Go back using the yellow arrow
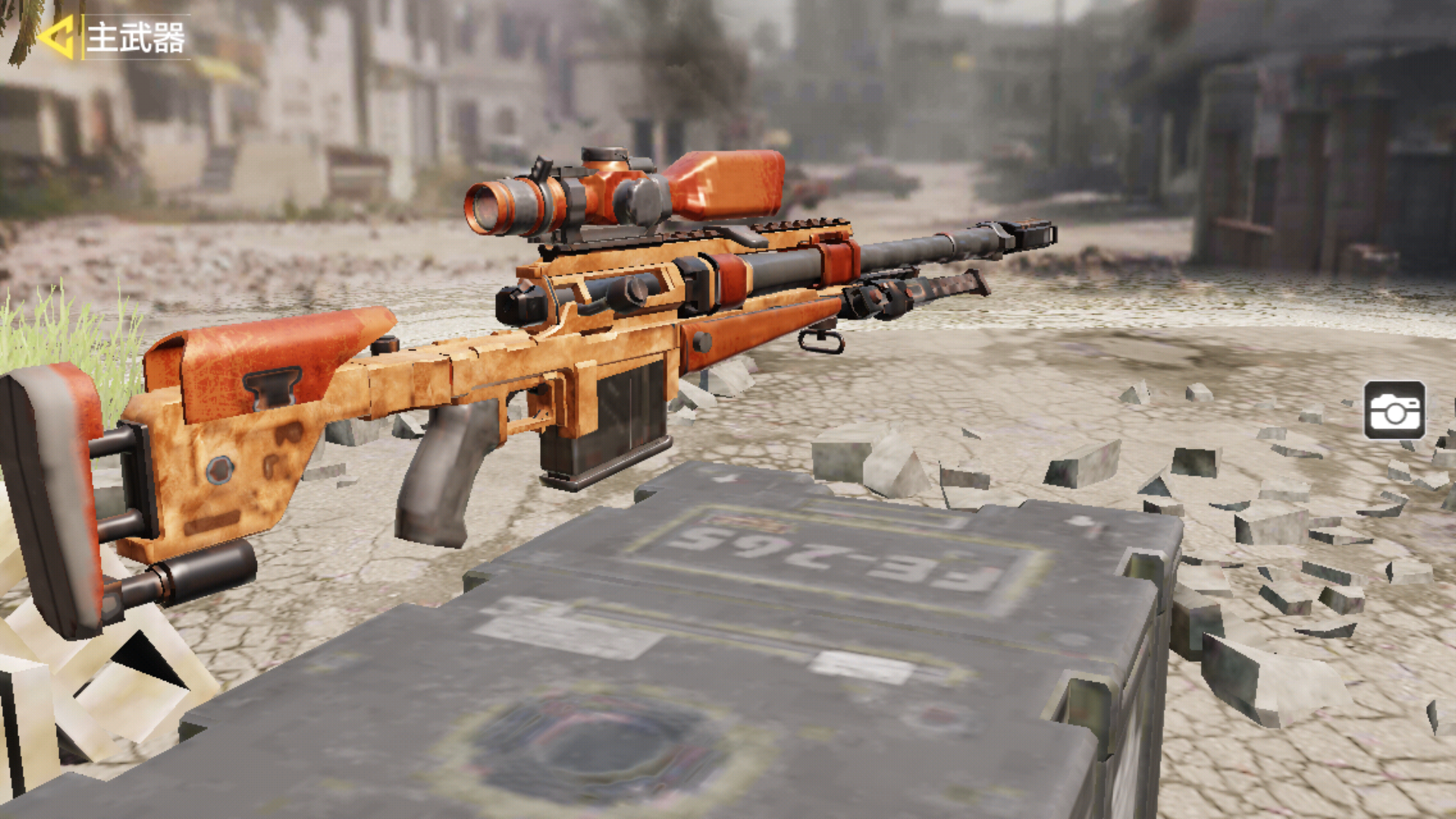 coord(56,37)
